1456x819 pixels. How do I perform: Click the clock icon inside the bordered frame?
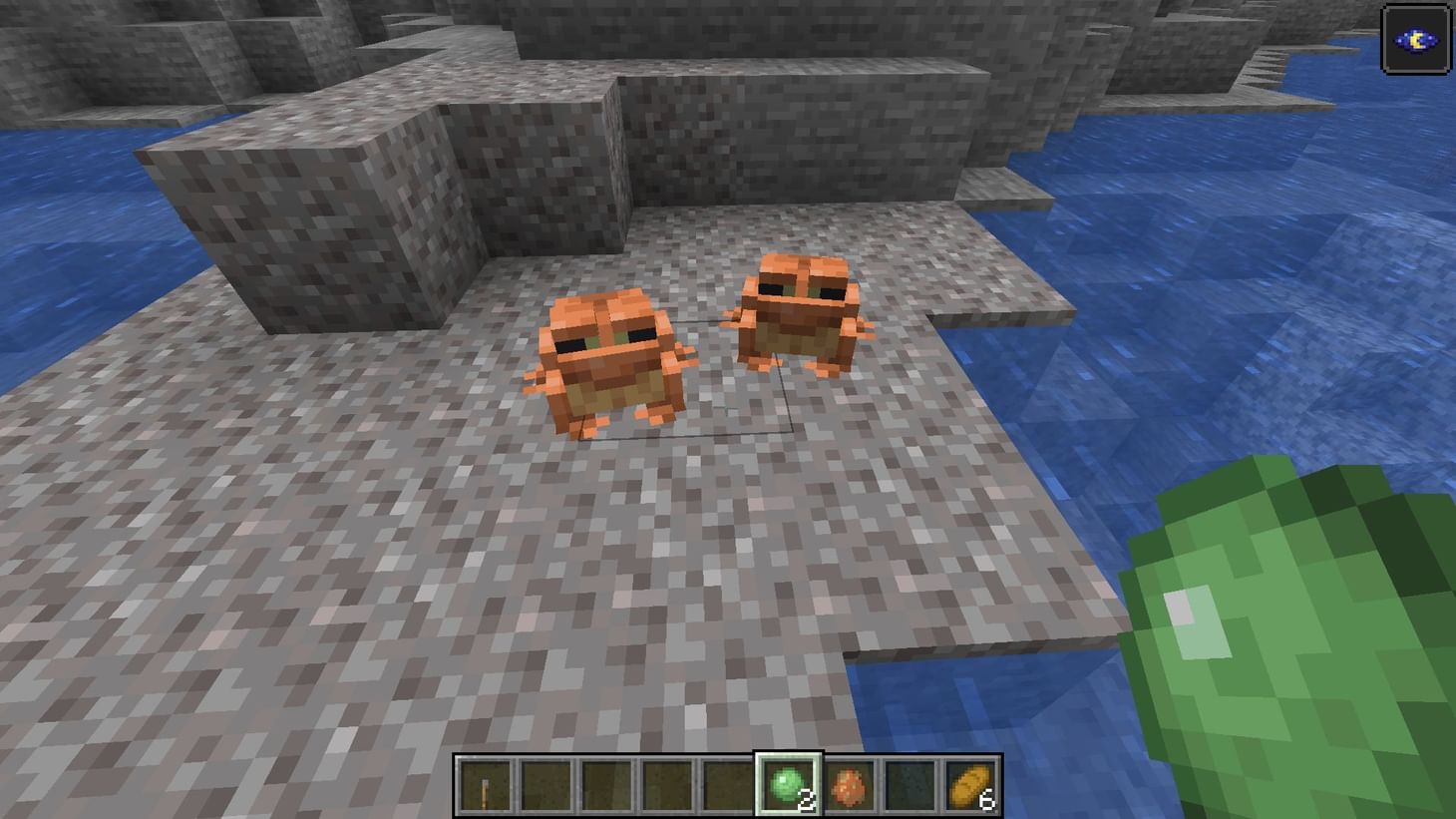pyautogui.click(x=1415, y=38)
